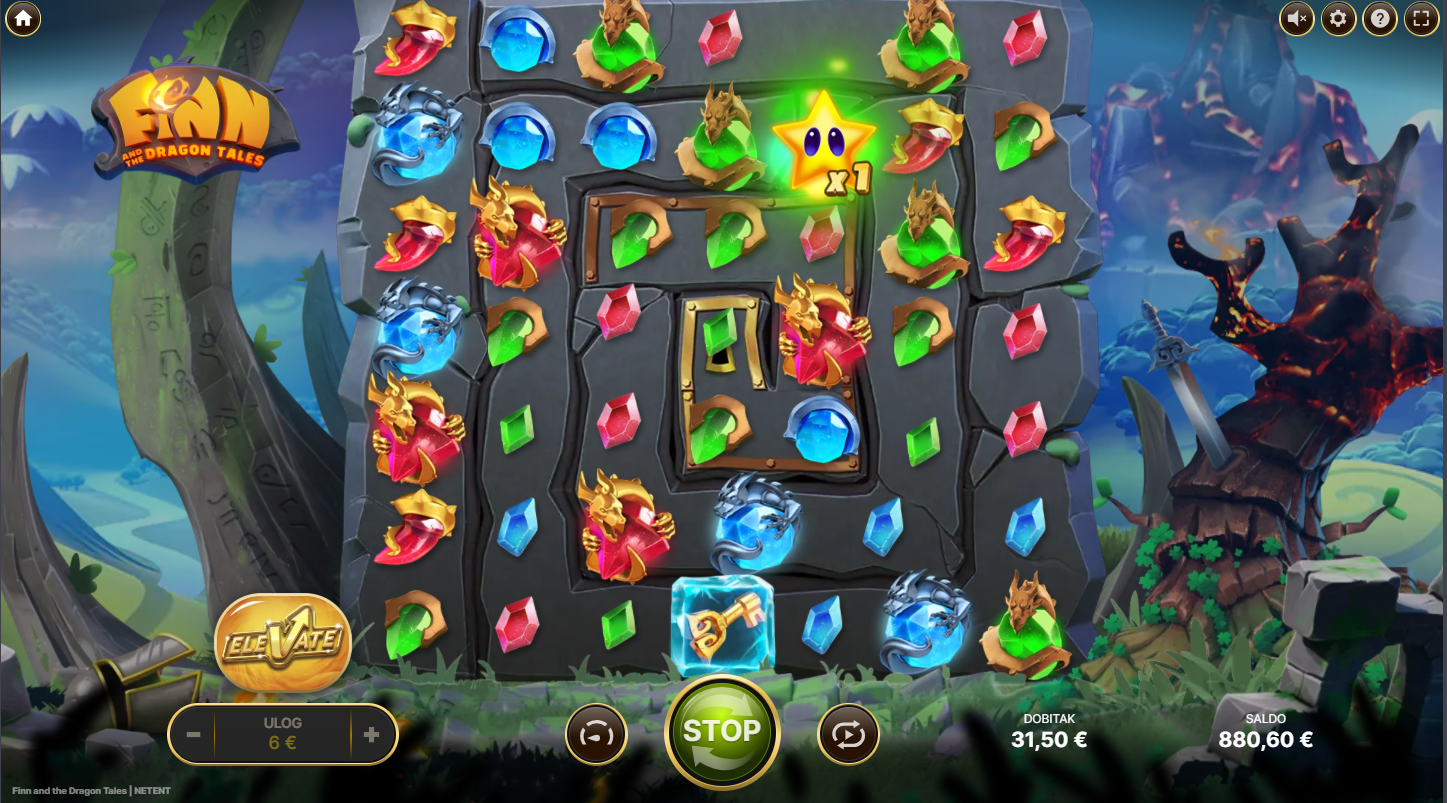Enable quick spin mode
This screenshot has height=803, width=1447.
(596, 735)
